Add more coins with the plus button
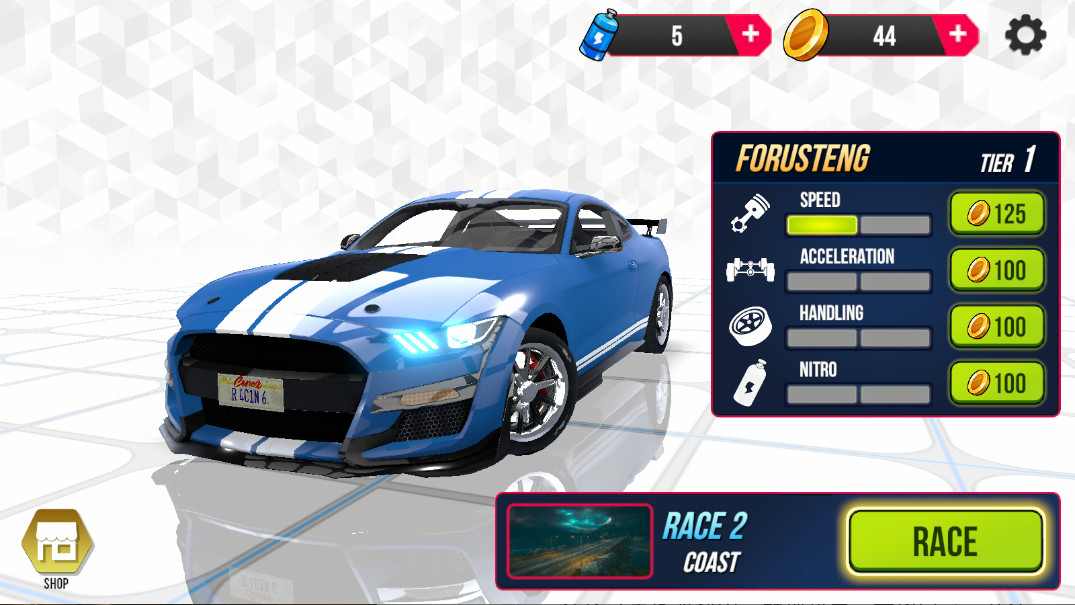The height and width of the screenshot is (605, 1075). [x=958, y=35]
